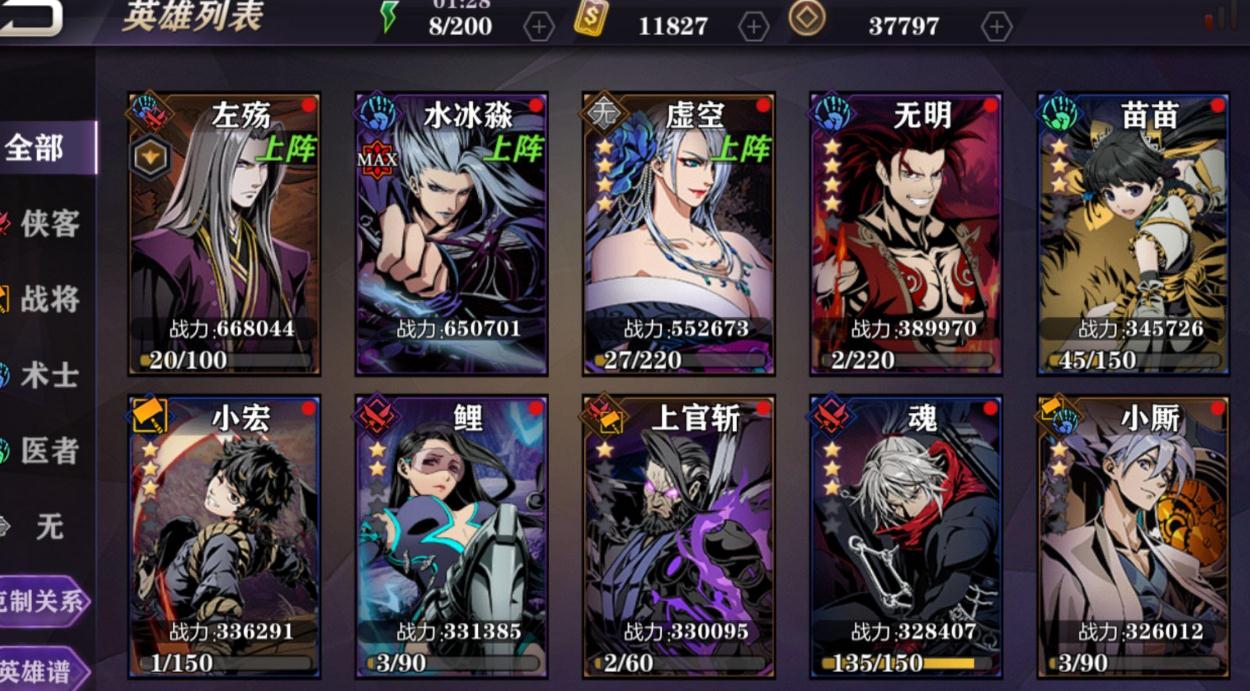Open the hero card 无明
The image size is (1250, 691).
[x=906, y=235]
